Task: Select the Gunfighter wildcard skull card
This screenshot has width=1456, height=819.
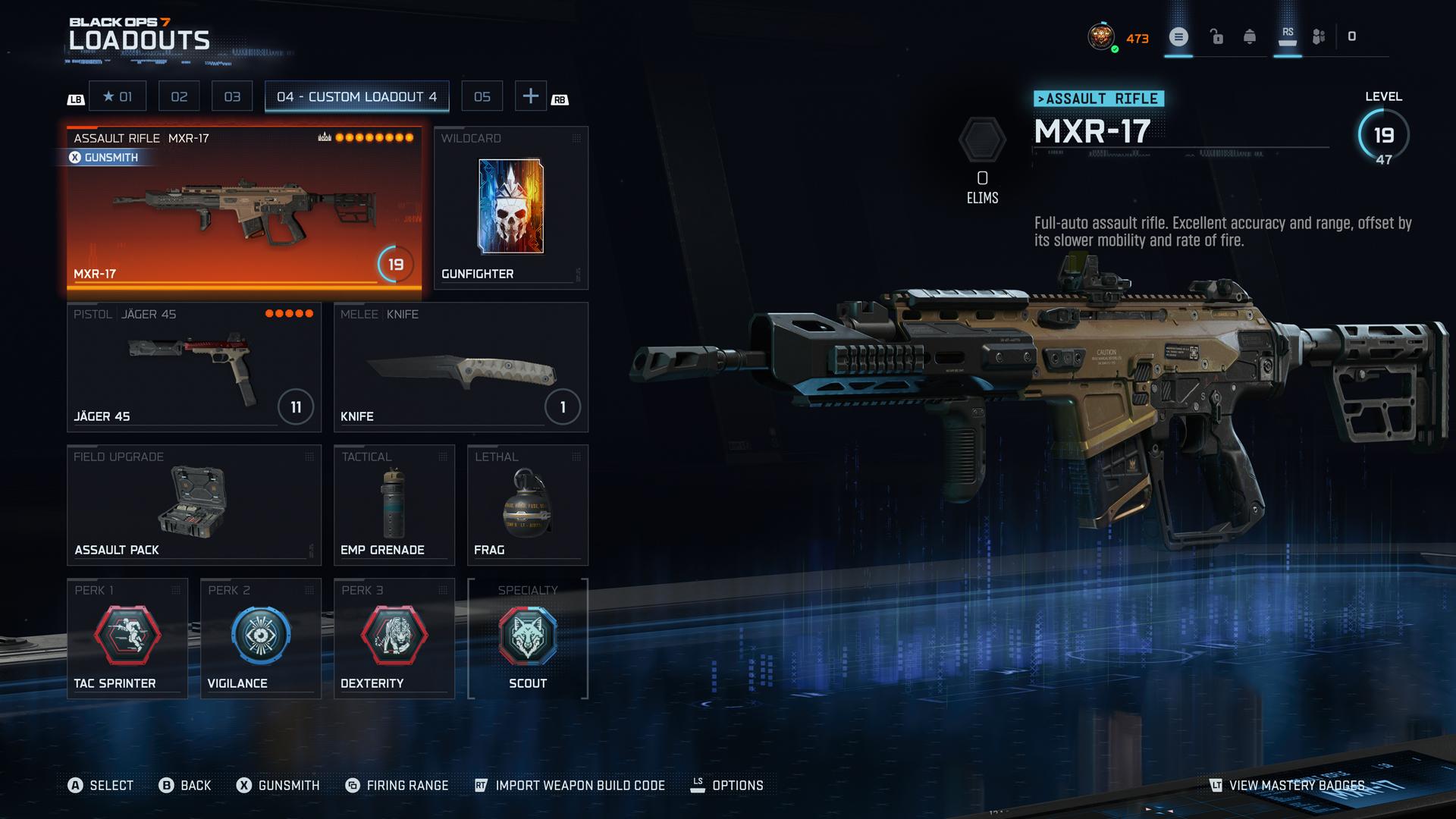Action: pyautogui.click(x=511, y=205)
